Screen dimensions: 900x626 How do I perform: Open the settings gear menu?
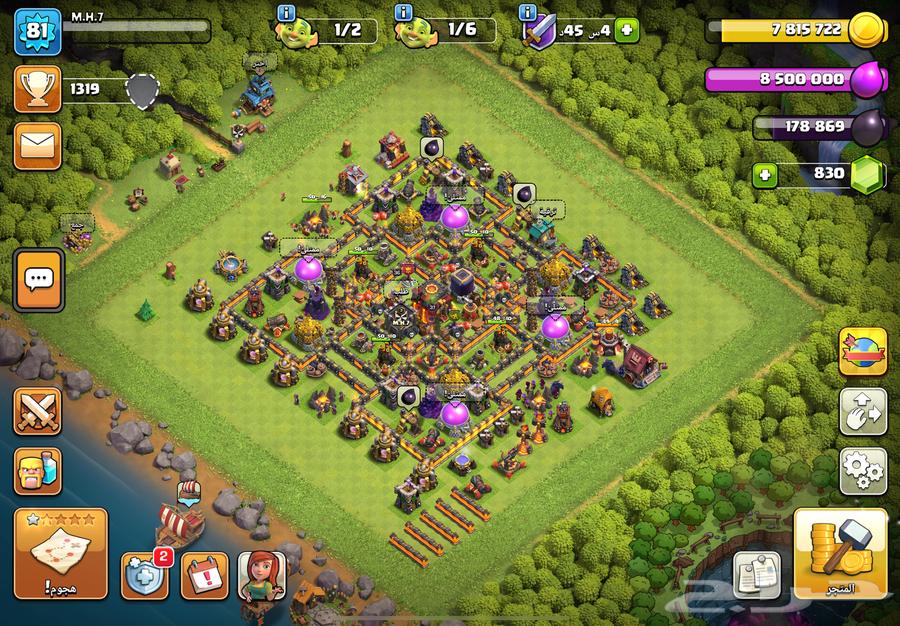[863, 466]
